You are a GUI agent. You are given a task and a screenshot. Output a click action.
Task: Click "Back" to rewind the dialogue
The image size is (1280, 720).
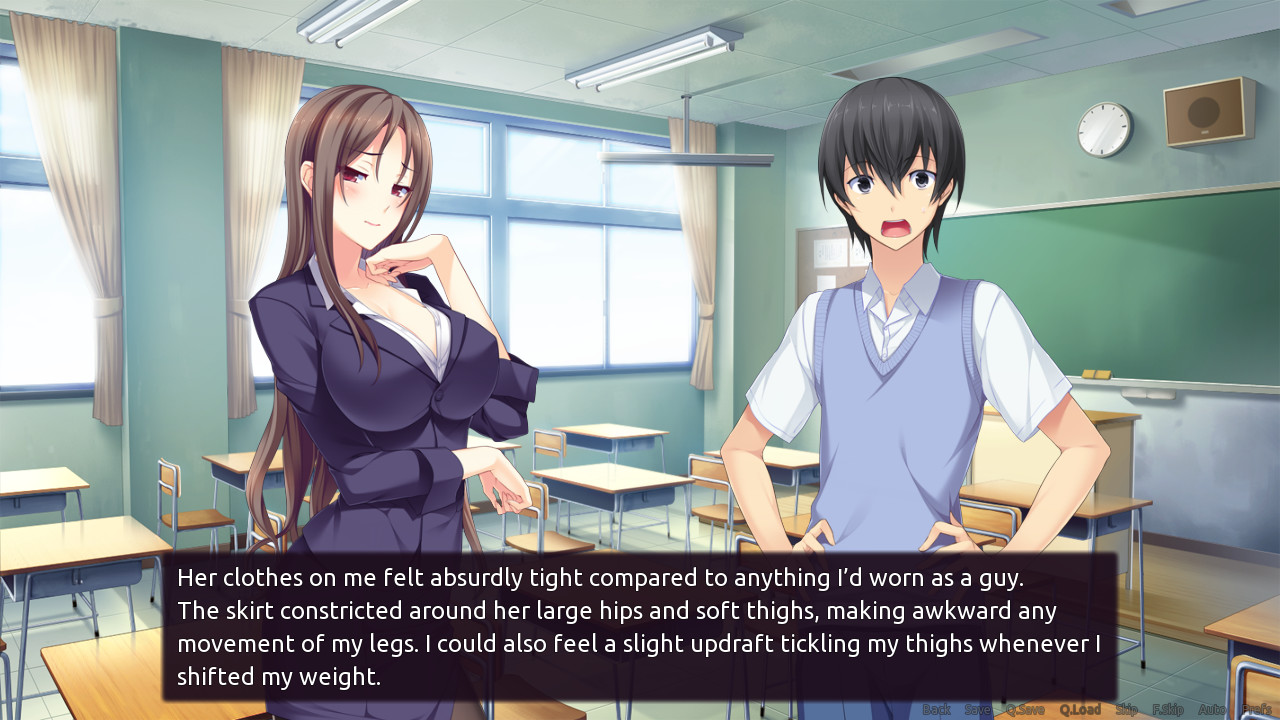(935, 708)
